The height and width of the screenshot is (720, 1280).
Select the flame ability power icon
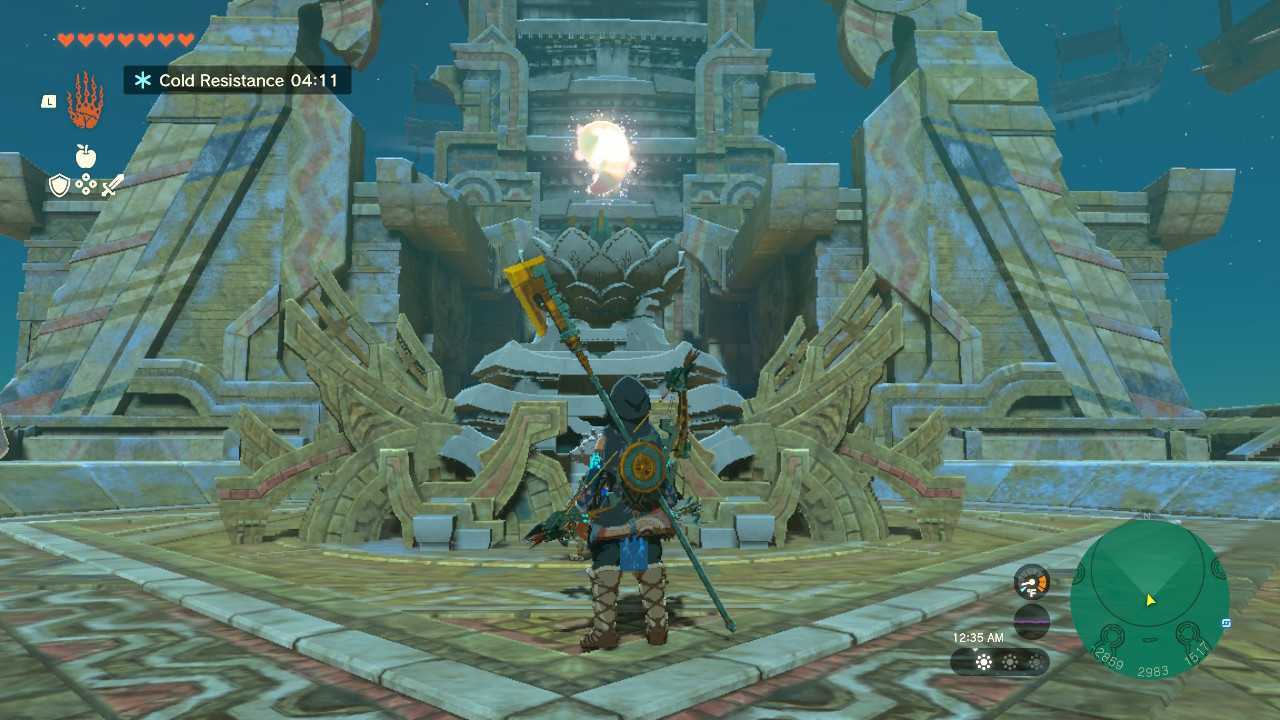click(x=87, y=99)
